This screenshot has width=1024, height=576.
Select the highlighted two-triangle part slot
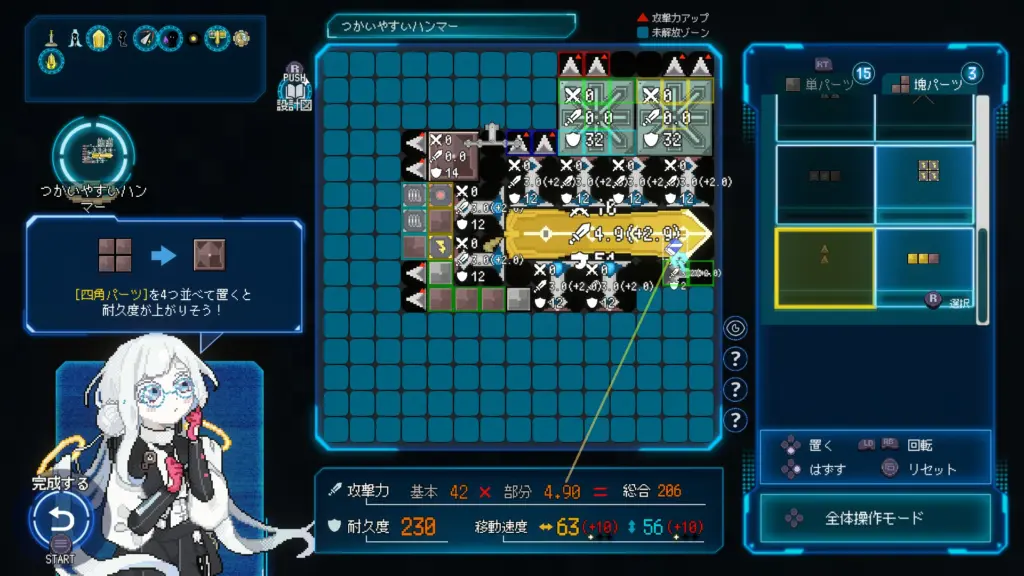825,267
